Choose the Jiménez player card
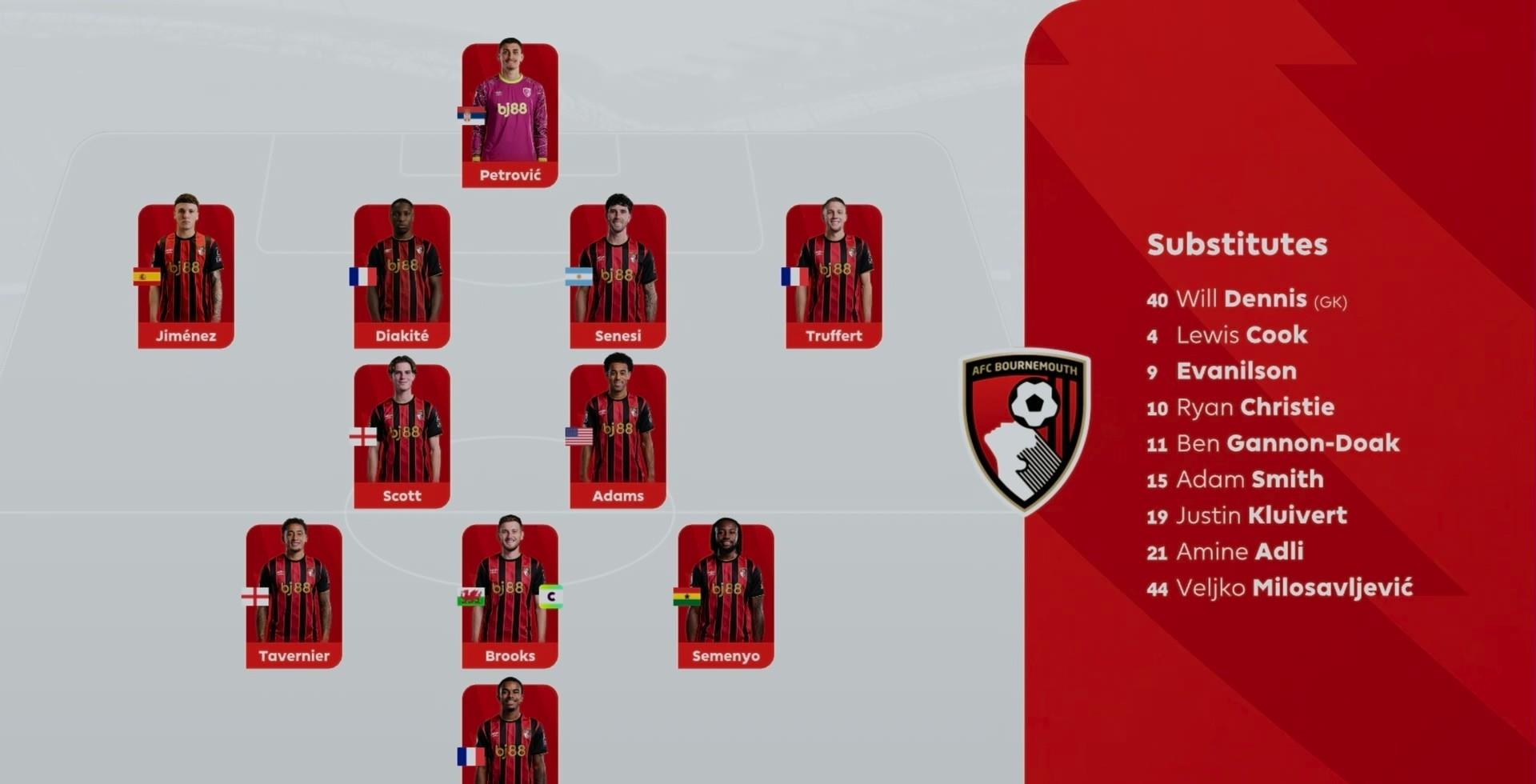This screenshot has height=784, width=1536. click(x=186, y=276)
